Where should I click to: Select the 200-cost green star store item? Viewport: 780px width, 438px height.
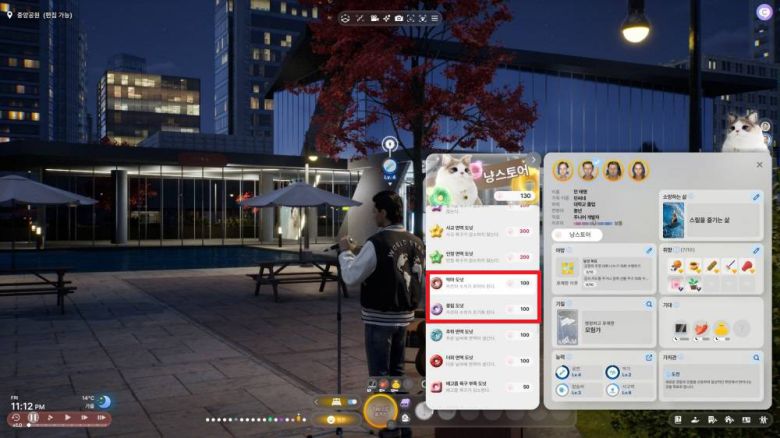pyautogui.click(x=478, y=257)
